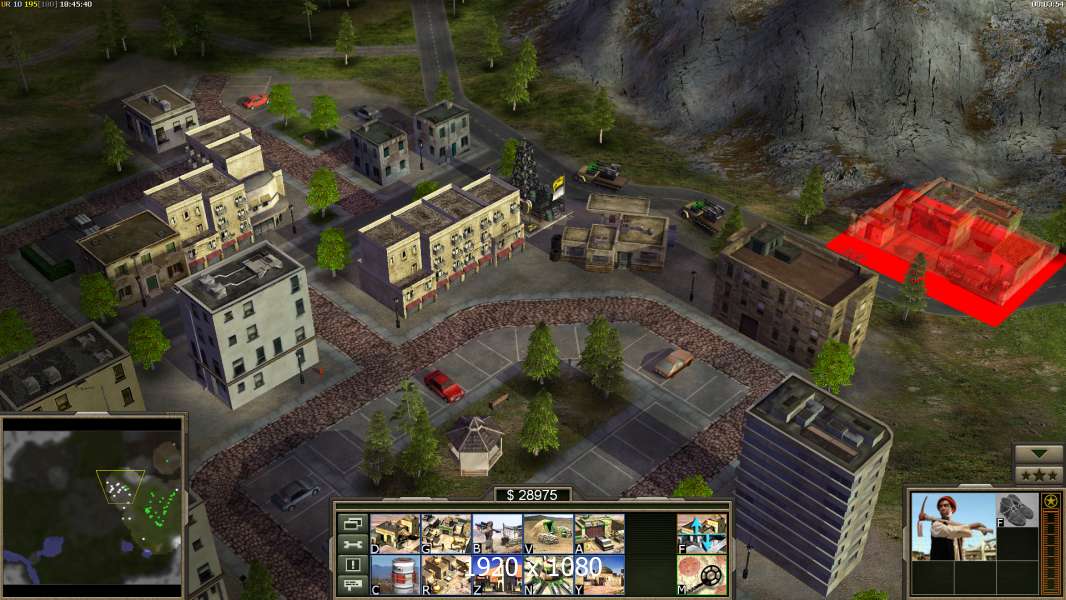Click the minimap radar display
The image size is (1066, 600).
[92, 505]
